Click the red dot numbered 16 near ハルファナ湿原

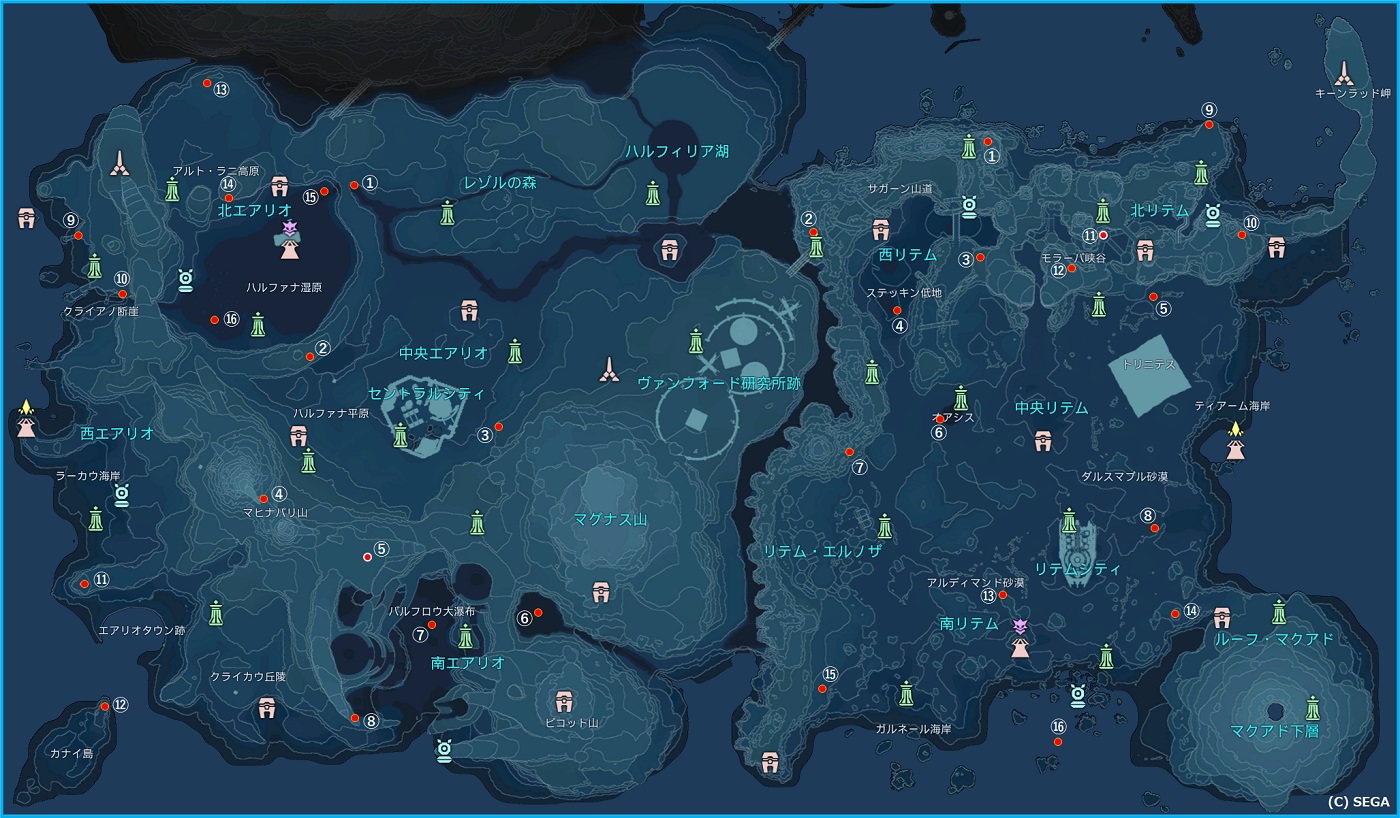coord(214,320)
